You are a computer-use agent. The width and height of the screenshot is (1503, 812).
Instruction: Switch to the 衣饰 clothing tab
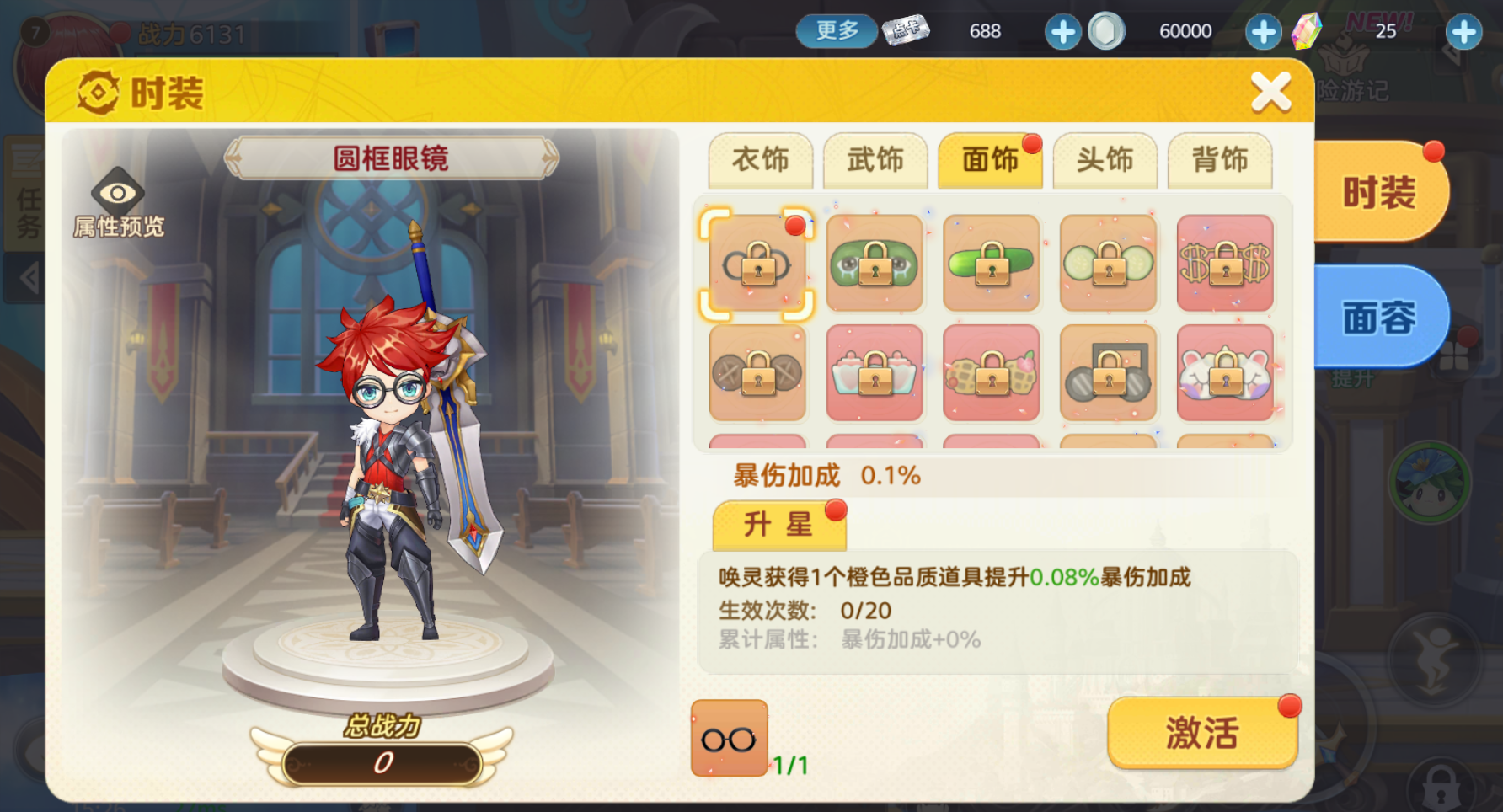tap(762, 160)
